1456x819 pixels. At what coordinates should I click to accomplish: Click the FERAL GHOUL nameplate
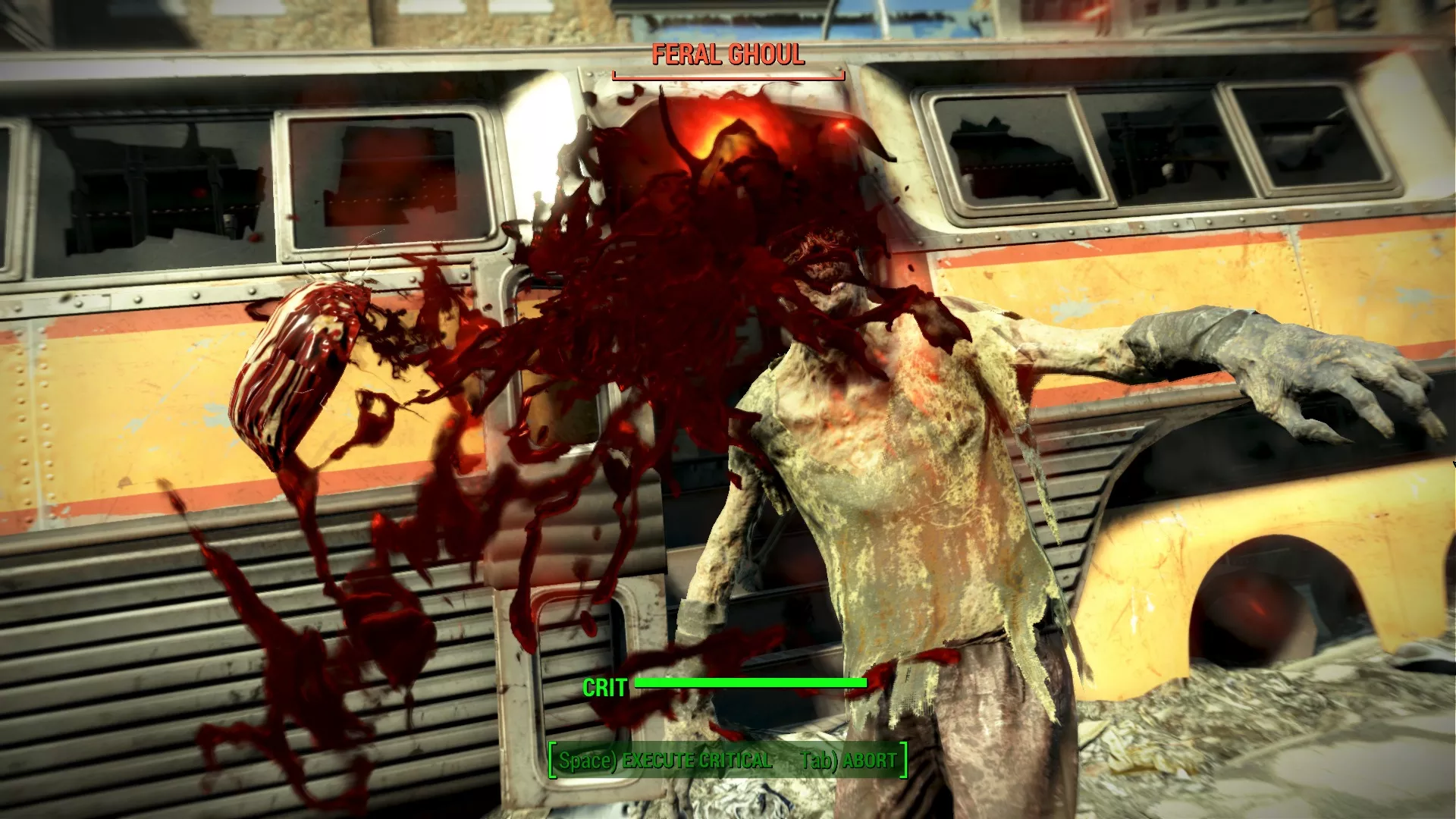[x=727, y=55]
